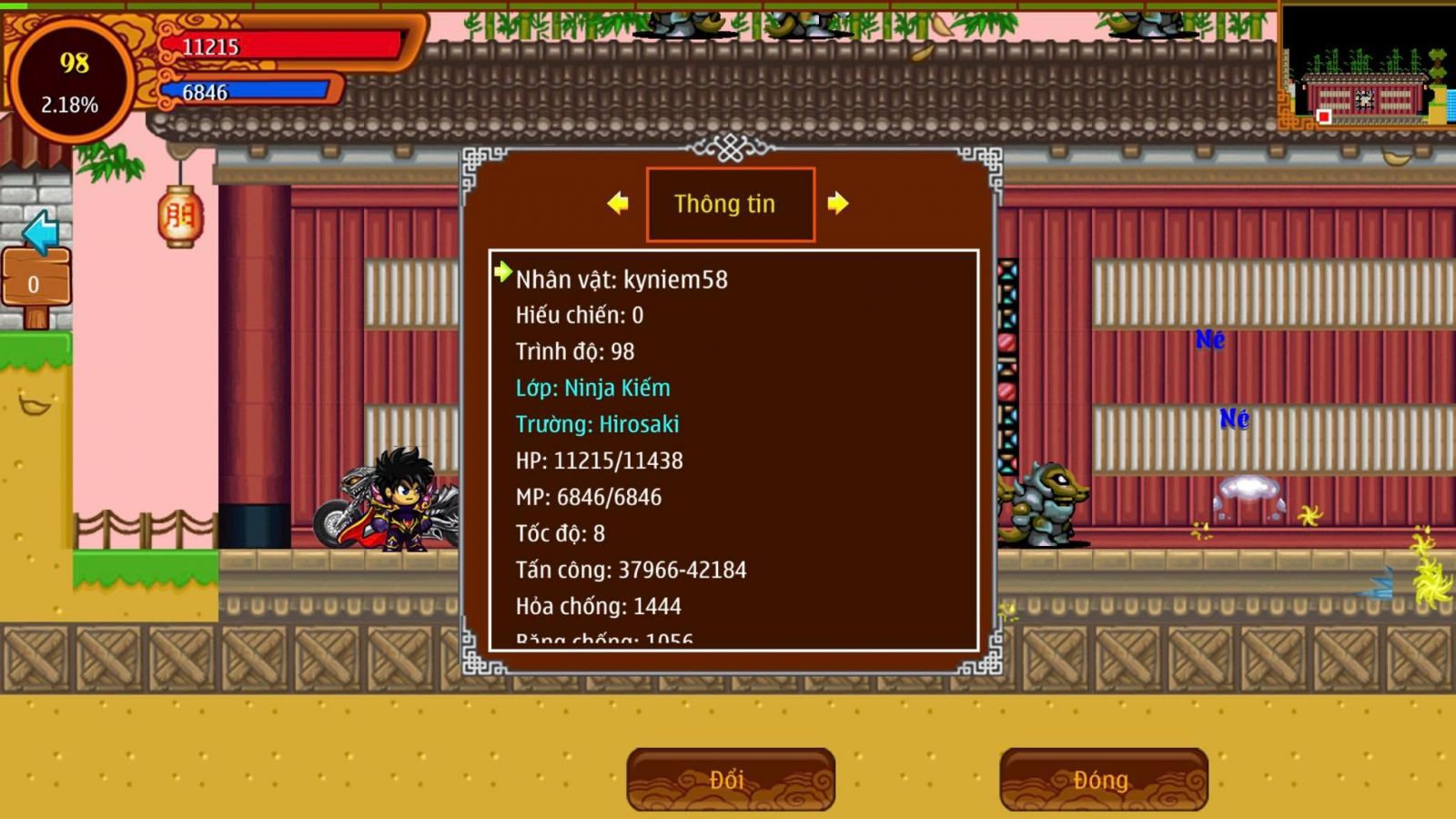Click the Đổi button

pyautogui.click(x=730, y=779)
